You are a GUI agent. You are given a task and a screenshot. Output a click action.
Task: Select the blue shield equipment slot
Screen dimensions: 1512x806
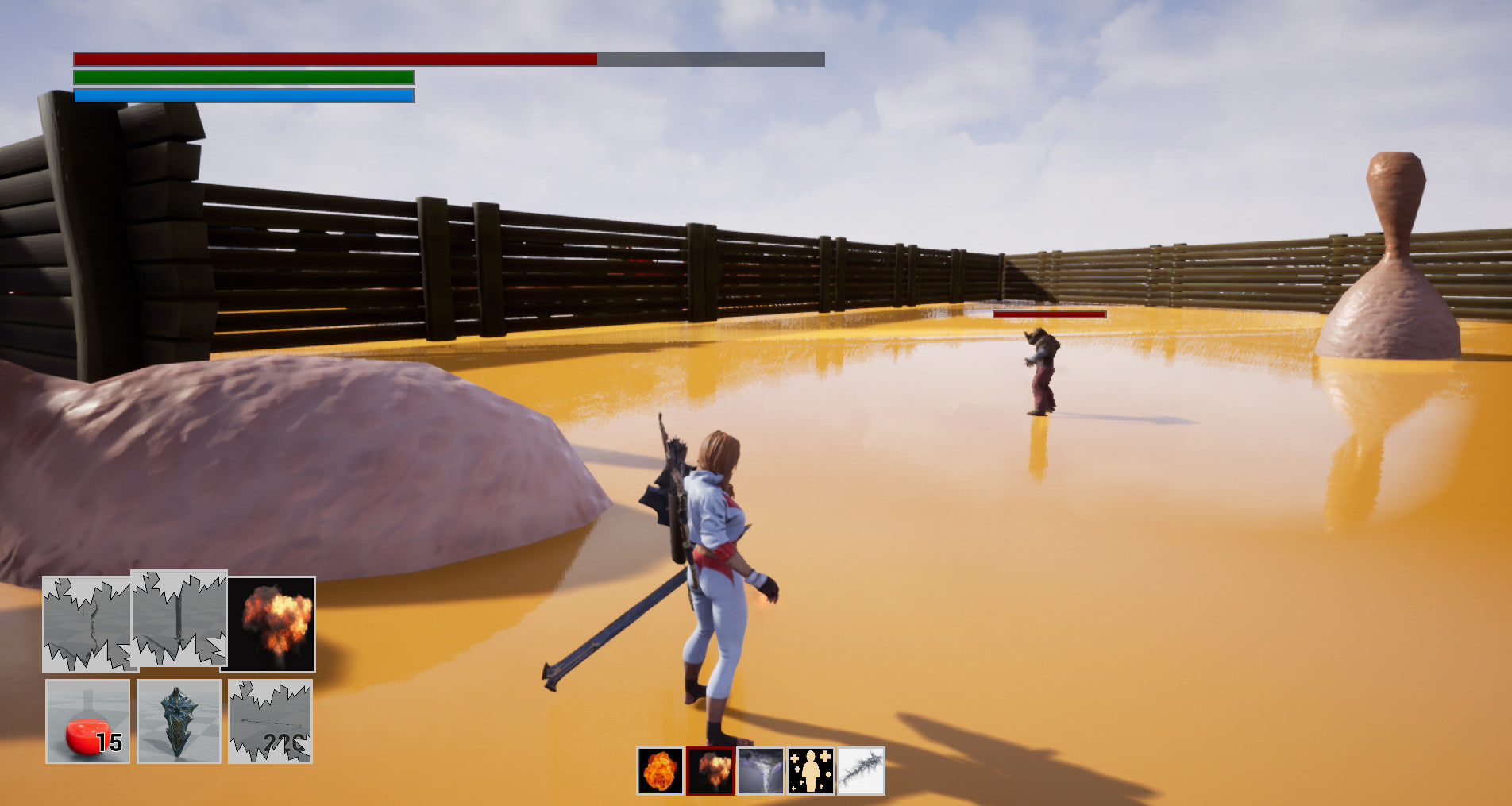[179, 721]
